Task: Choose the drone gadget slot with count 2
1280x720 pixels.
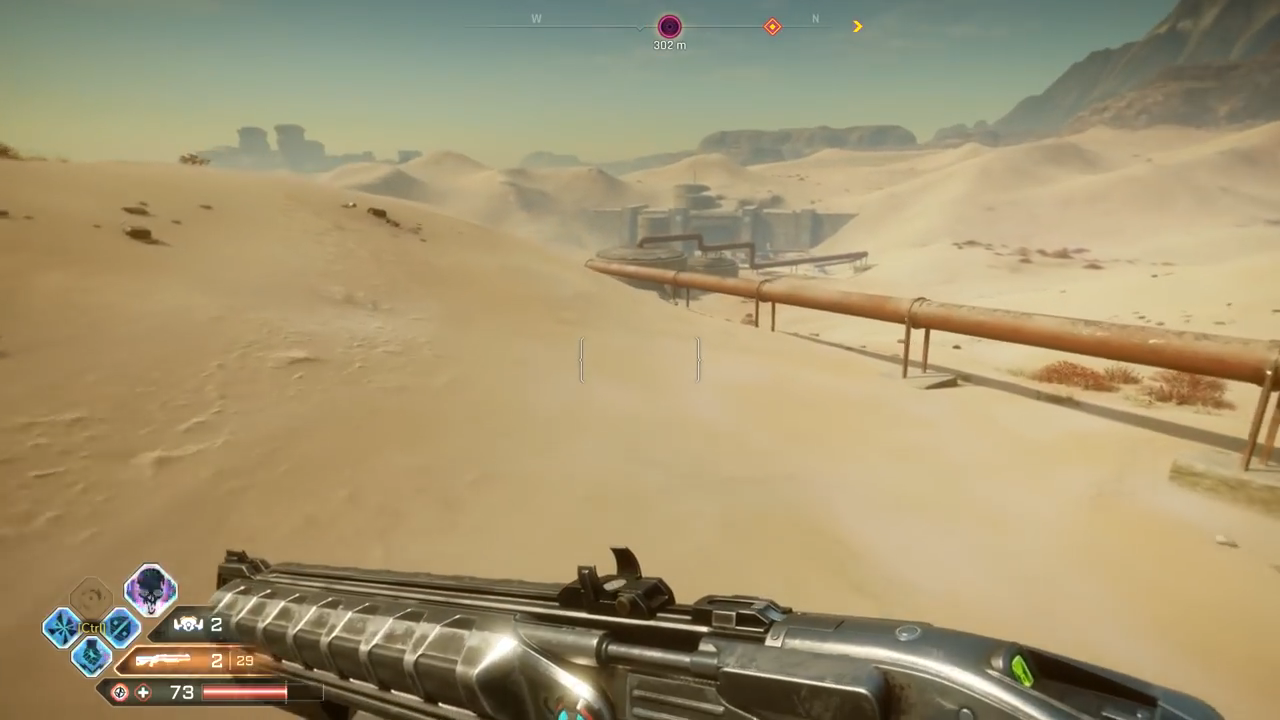Action: (188, 626)
